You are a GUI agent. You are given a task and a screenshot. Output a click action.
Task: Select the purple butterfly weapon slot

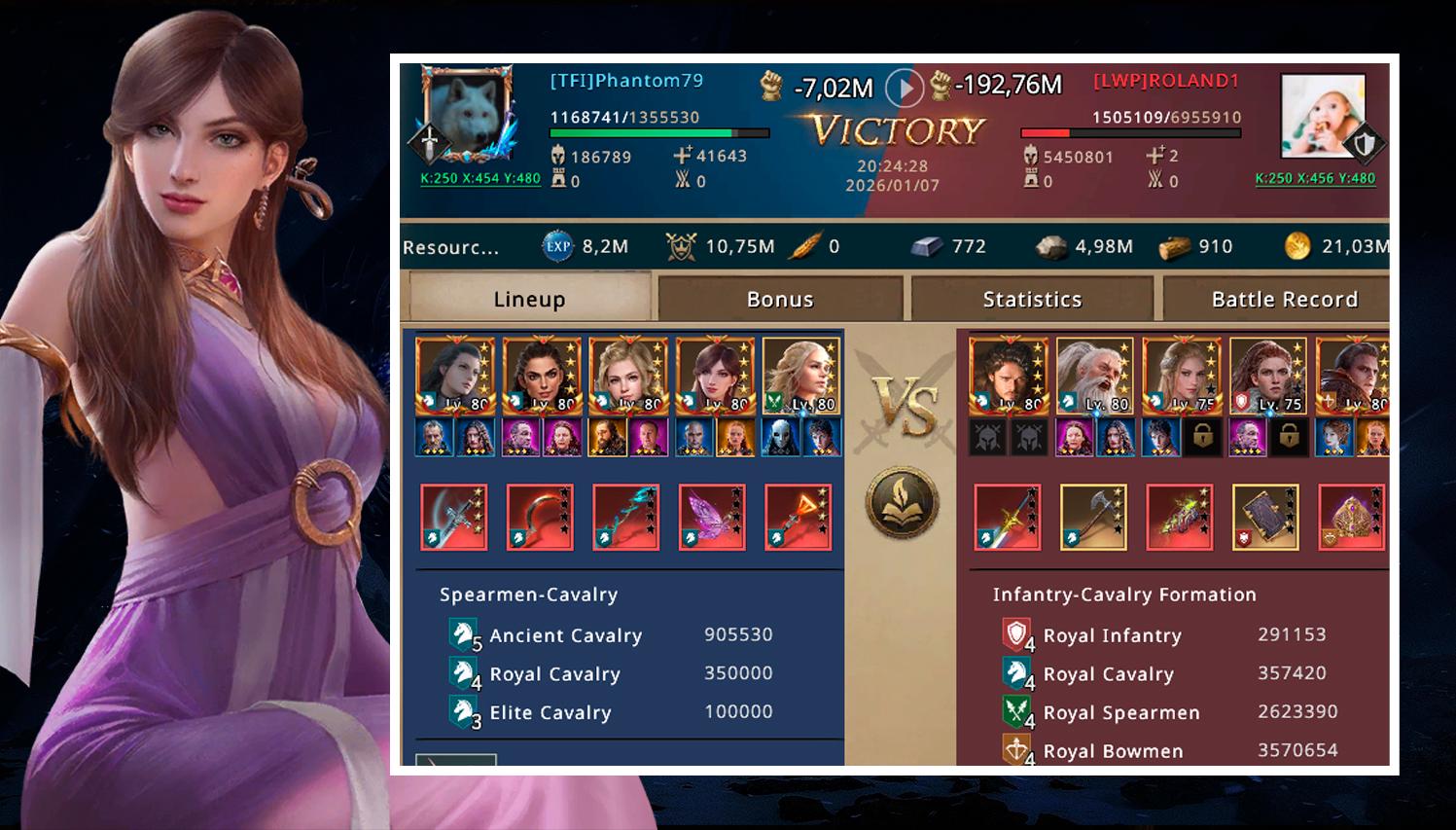[712, 517]
